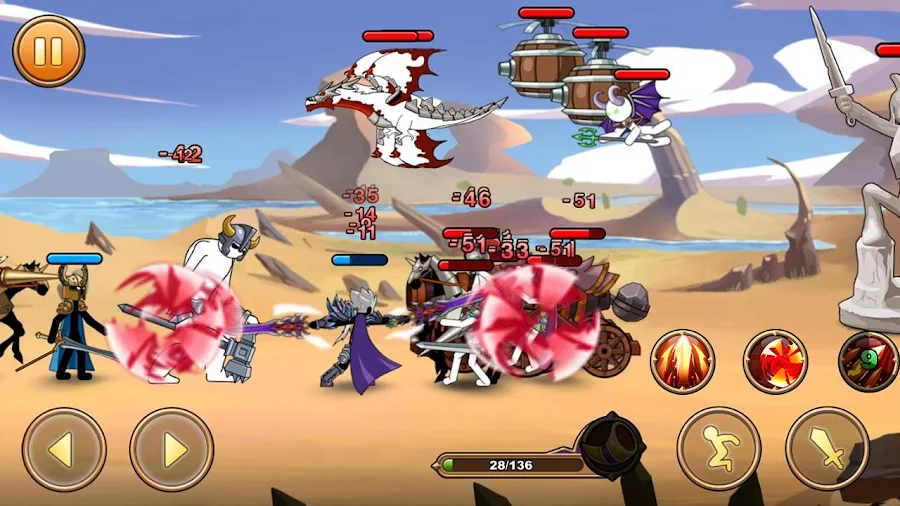Pause the game with the orange button

48,50
